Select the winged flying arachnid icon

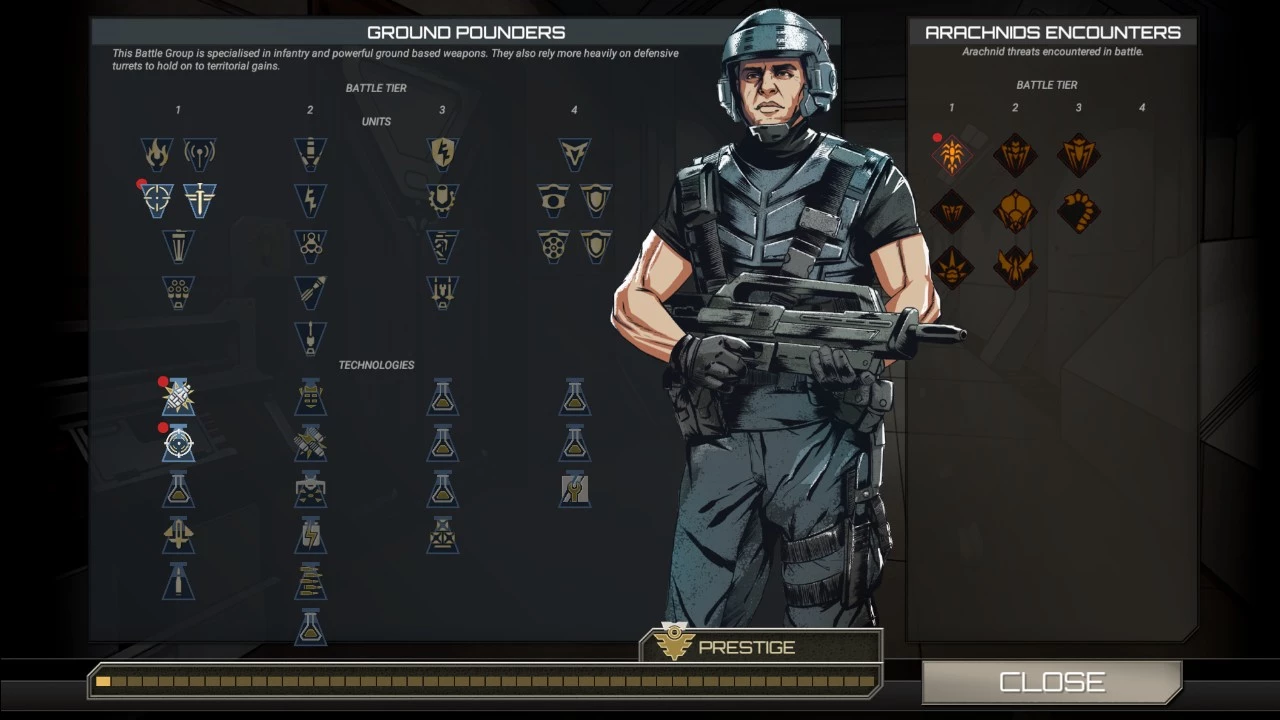coord(1015,268)
